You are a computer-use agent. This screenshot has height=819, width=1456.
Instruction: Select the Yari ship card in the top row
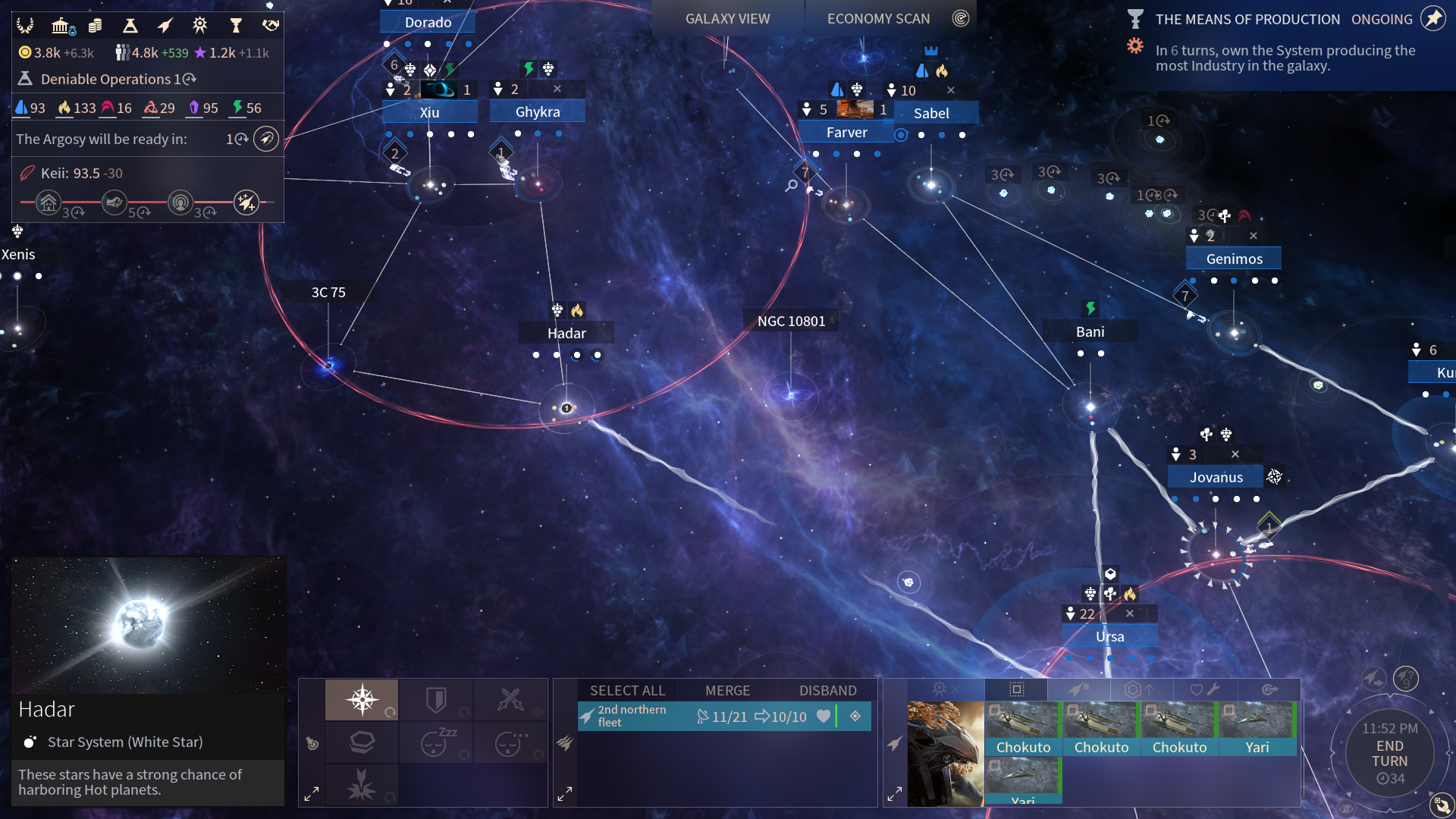(1257, 729)
